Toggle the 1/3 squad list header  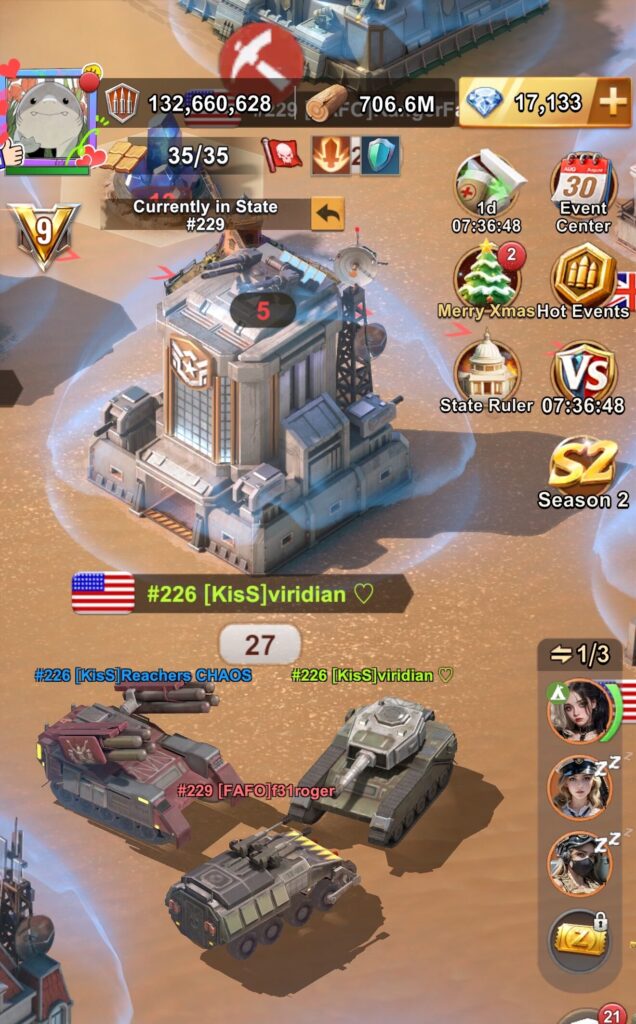(580, 654)
